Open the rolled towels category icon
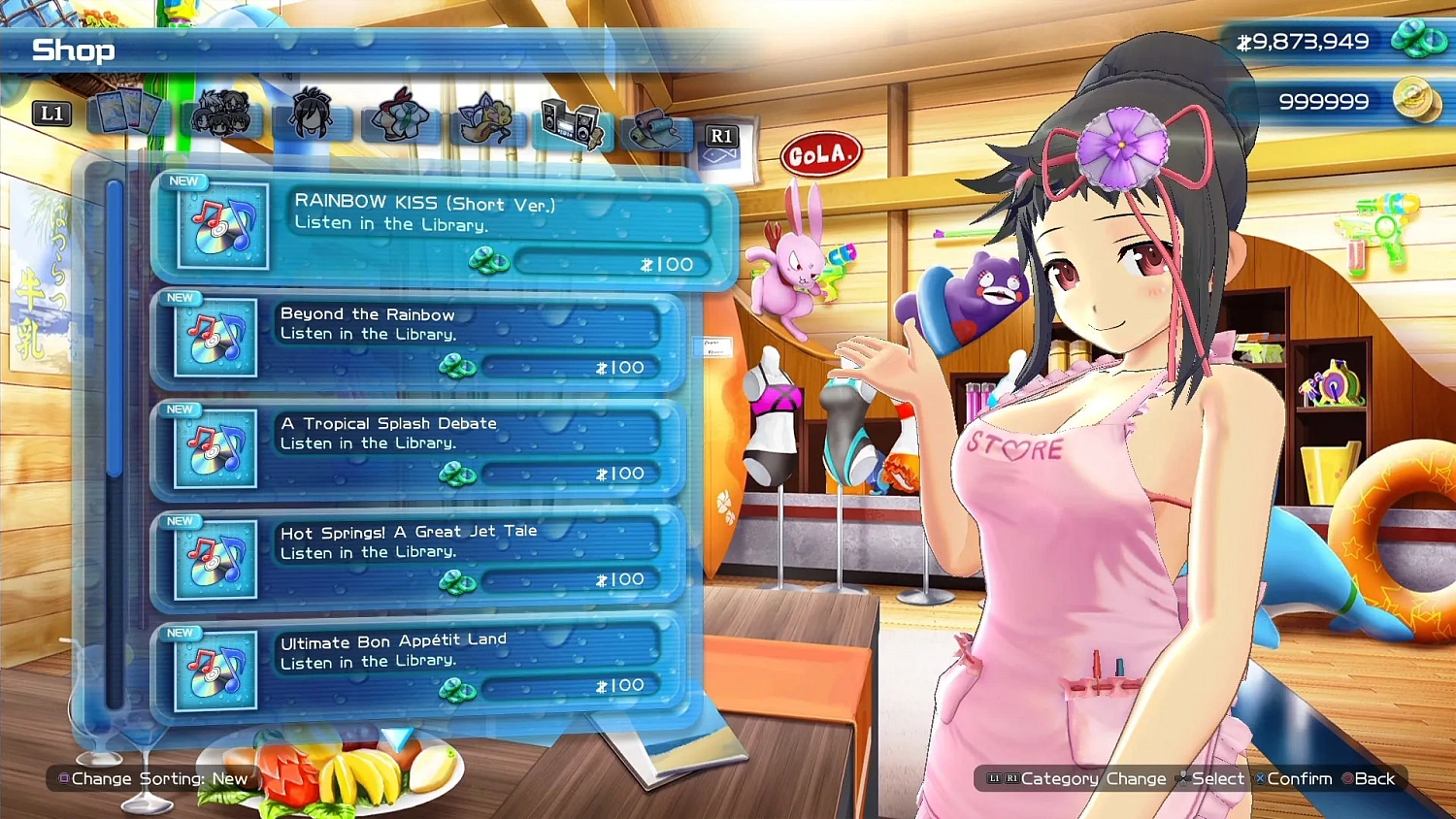The width and height of the screenshot is (1456, 819). [x=652, y=124]
